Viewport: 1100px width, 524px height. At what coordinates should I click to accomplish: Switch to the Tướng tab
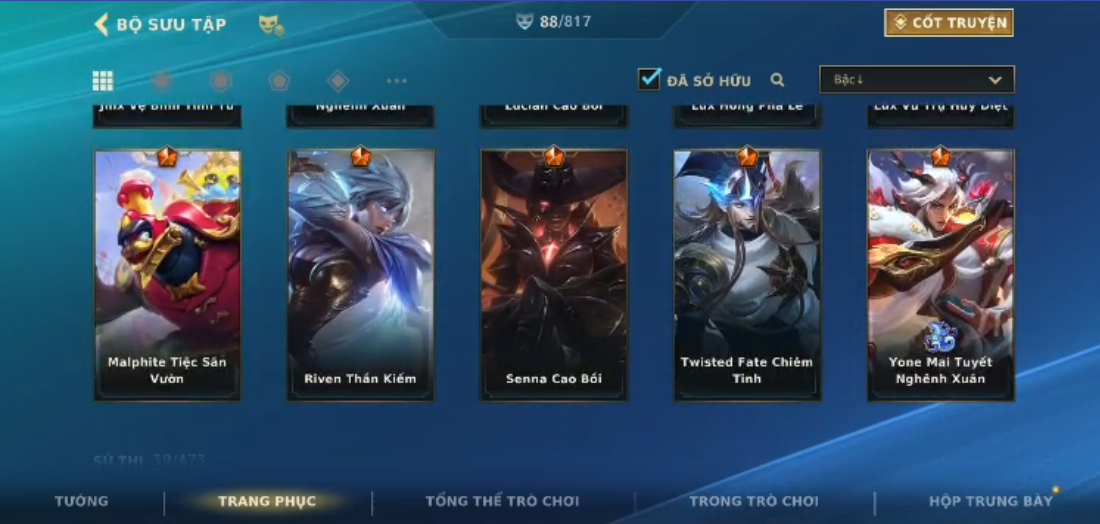(82, 501)
